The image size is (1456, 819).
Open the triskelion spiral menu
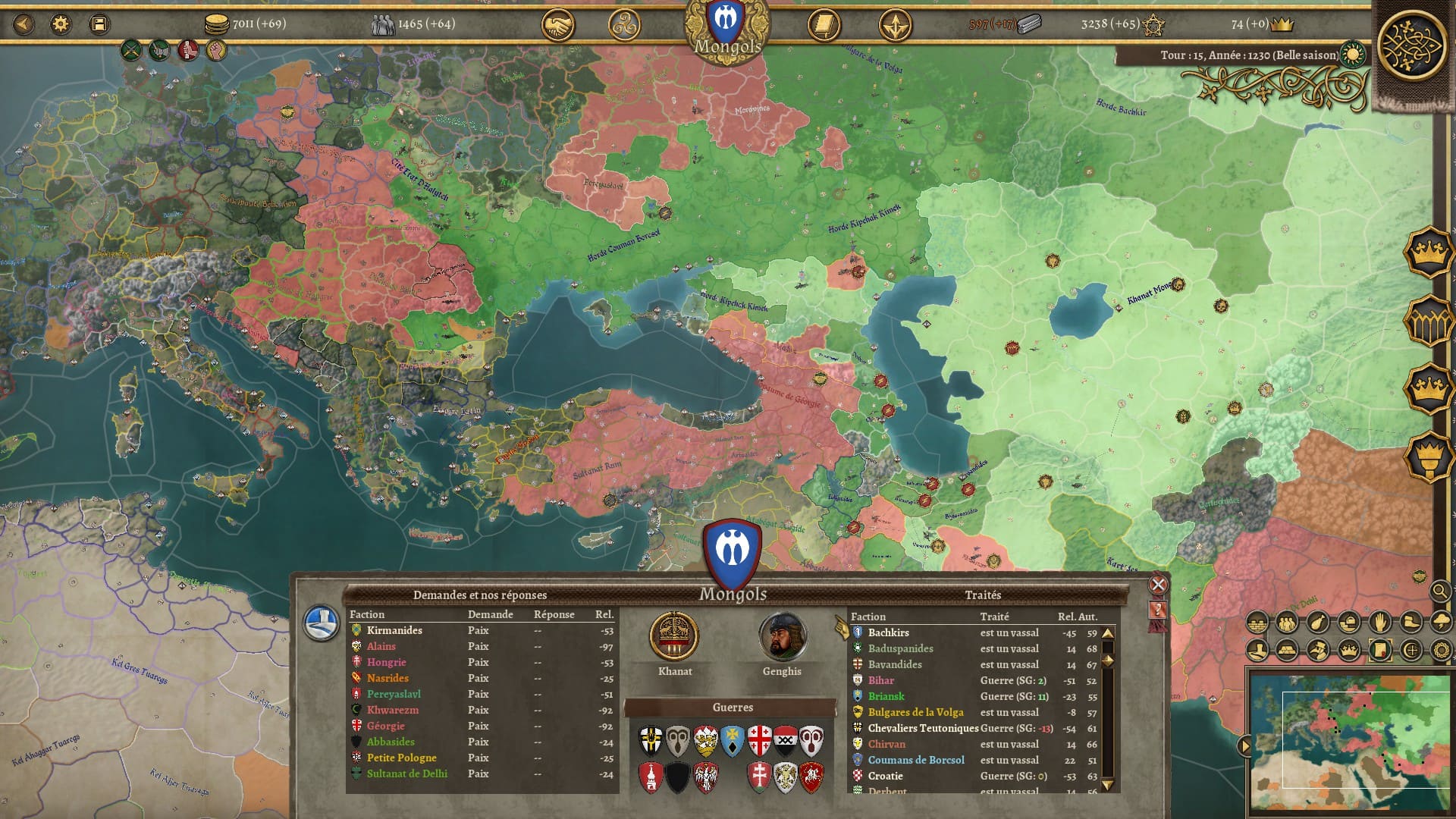[624, 26]
